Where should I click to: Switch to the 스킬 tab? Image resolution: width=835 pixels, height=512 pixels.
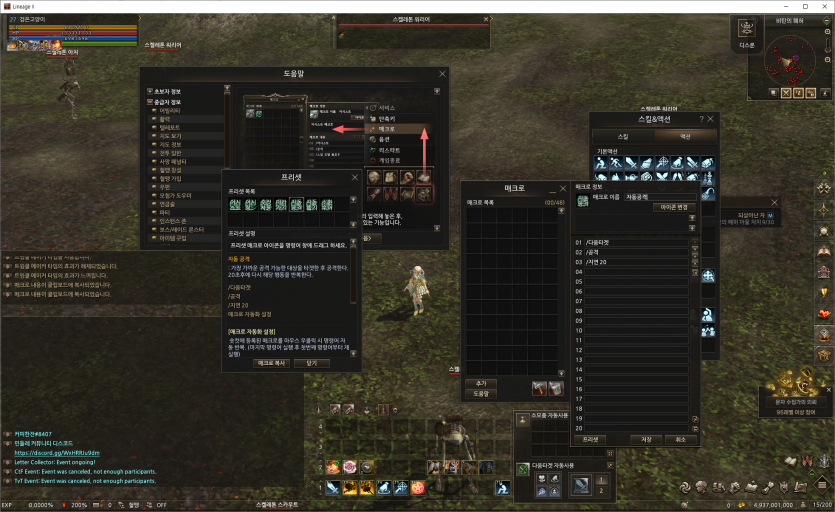click(x=623, y=135)
